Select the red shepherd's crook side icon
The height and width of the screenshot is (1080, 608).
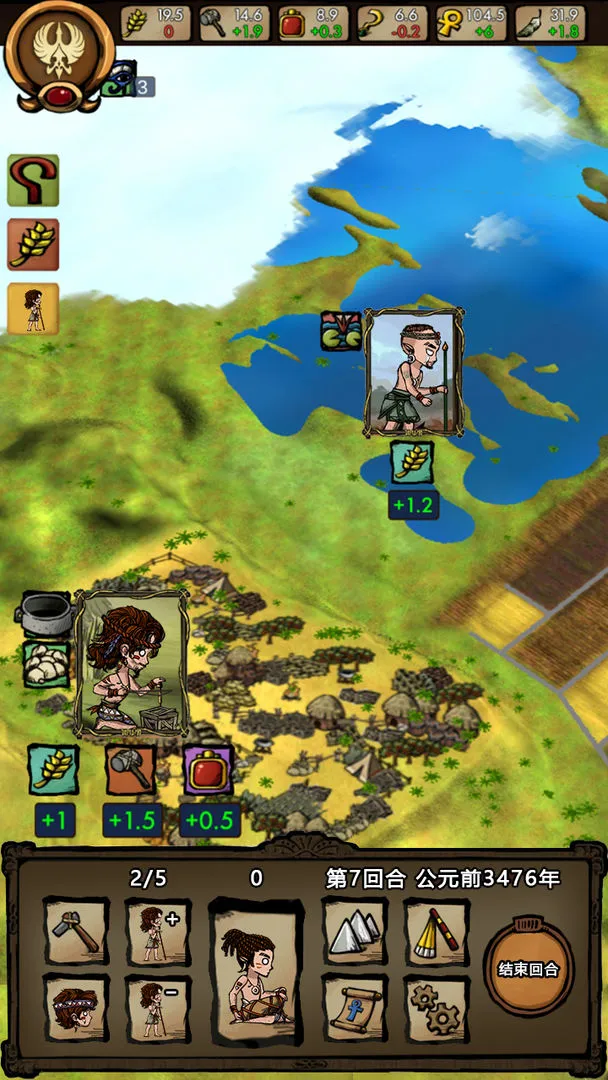33,180
